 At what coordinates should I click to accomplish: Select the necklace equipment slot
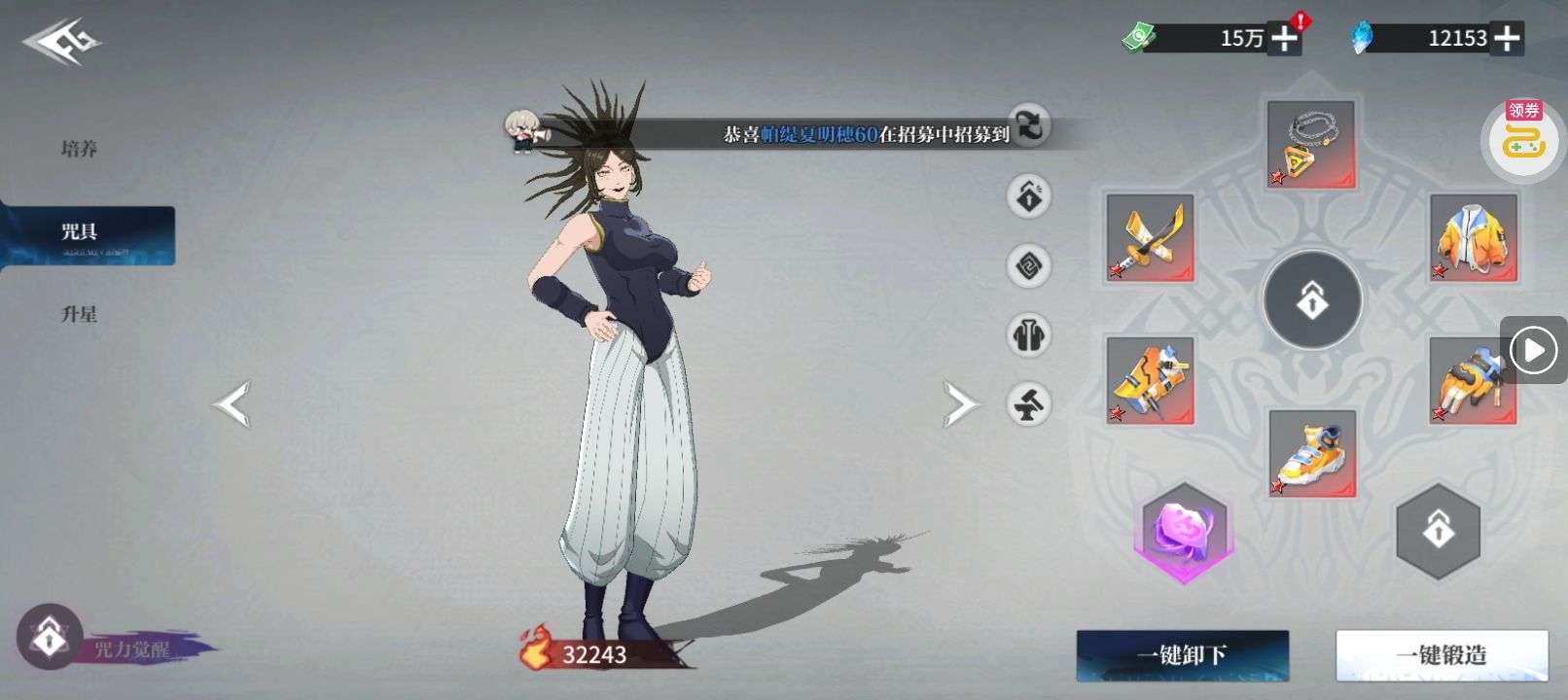pyautogui.click(x=1310, y=144)
